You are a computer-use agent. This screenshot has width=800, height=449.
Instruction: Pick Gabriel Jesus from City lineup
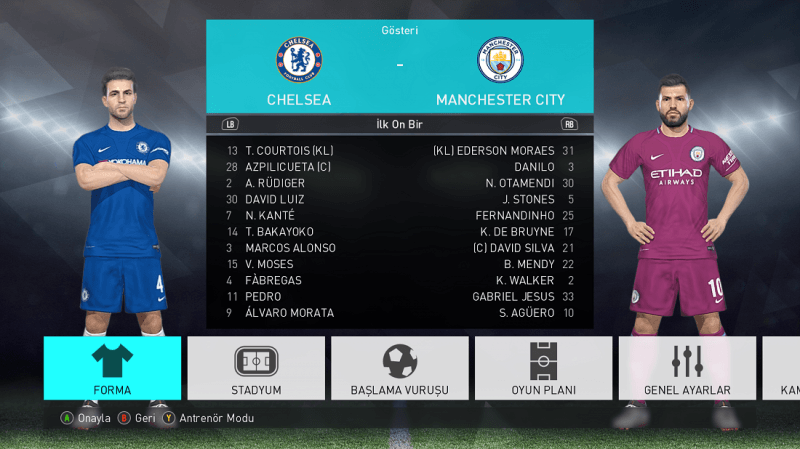click(512, 297)
